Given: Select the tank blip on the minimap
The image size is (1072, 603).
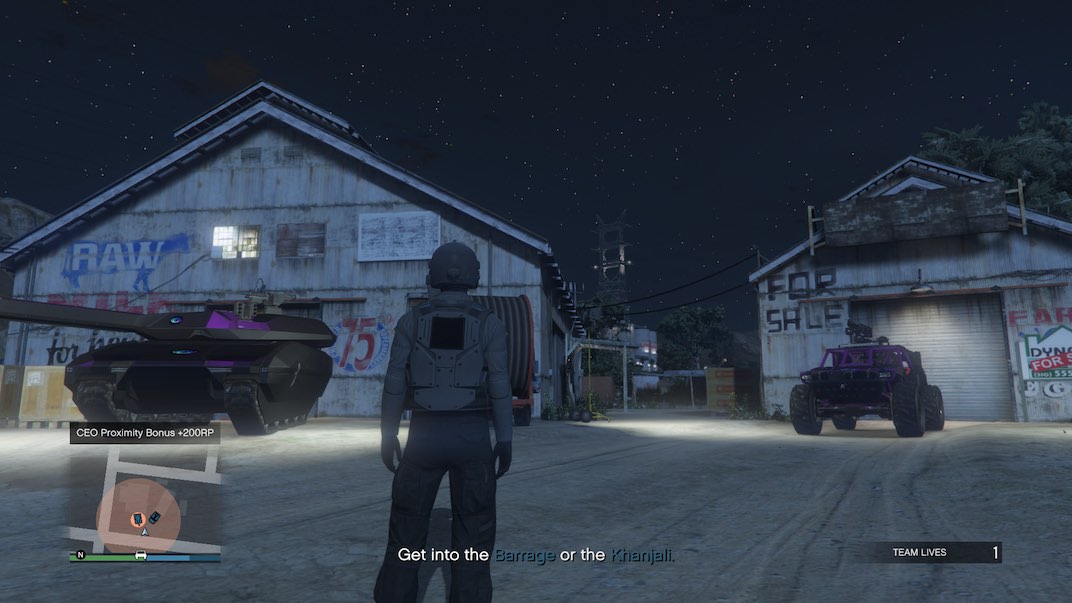Looking at the screenshot, I should (137, 518).
